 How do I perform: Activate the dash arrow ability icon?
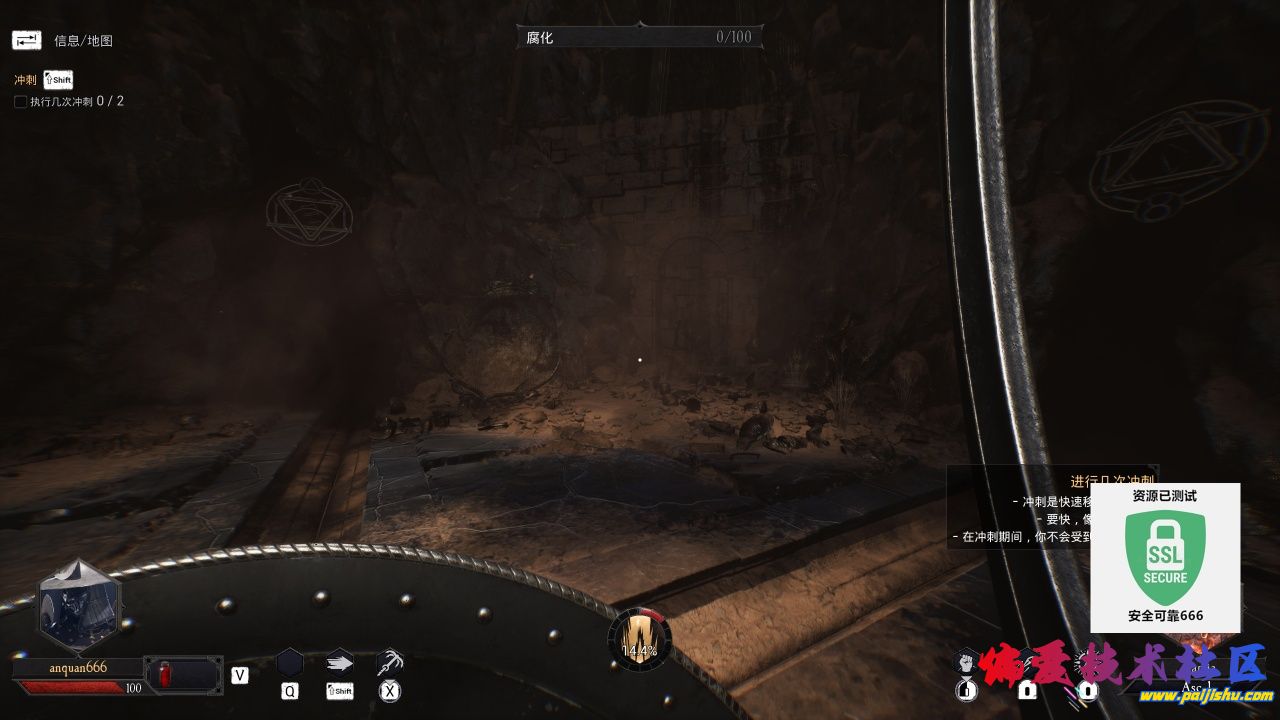[x=340, y=661]
